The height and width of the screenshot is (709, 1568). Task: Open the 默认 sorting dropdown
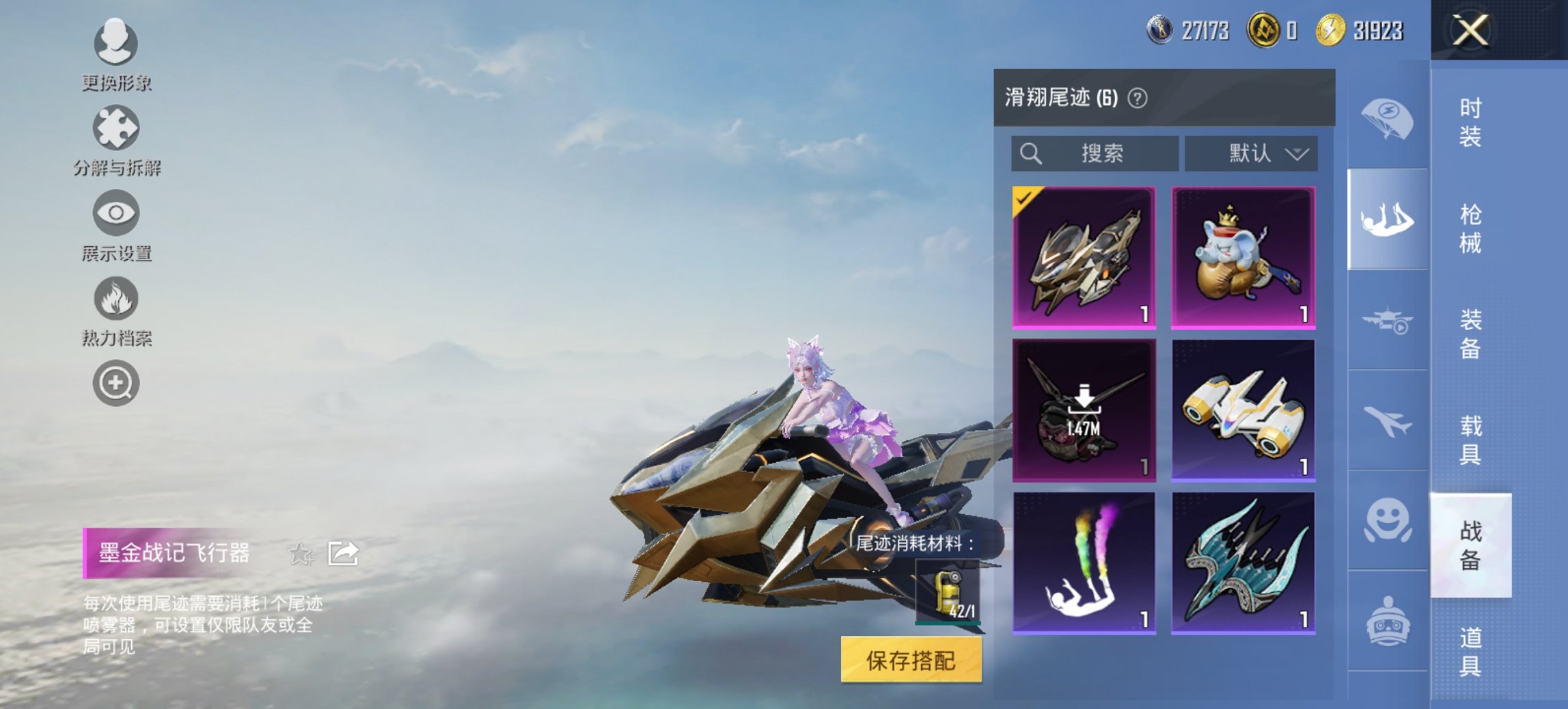(1249, 154)
